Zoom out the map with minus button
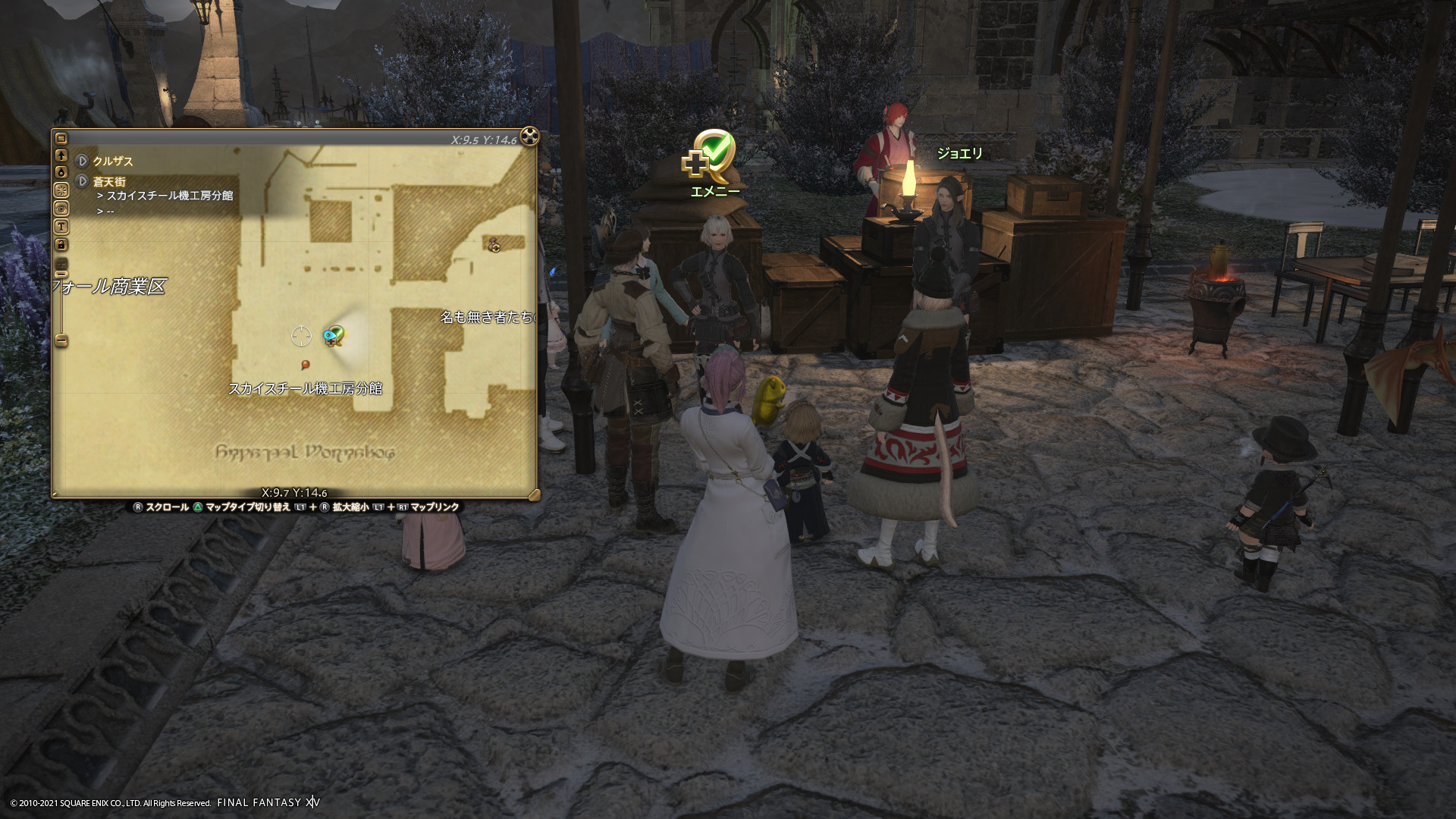Screen dimensions: 1456x819 [x=61, y=340]
